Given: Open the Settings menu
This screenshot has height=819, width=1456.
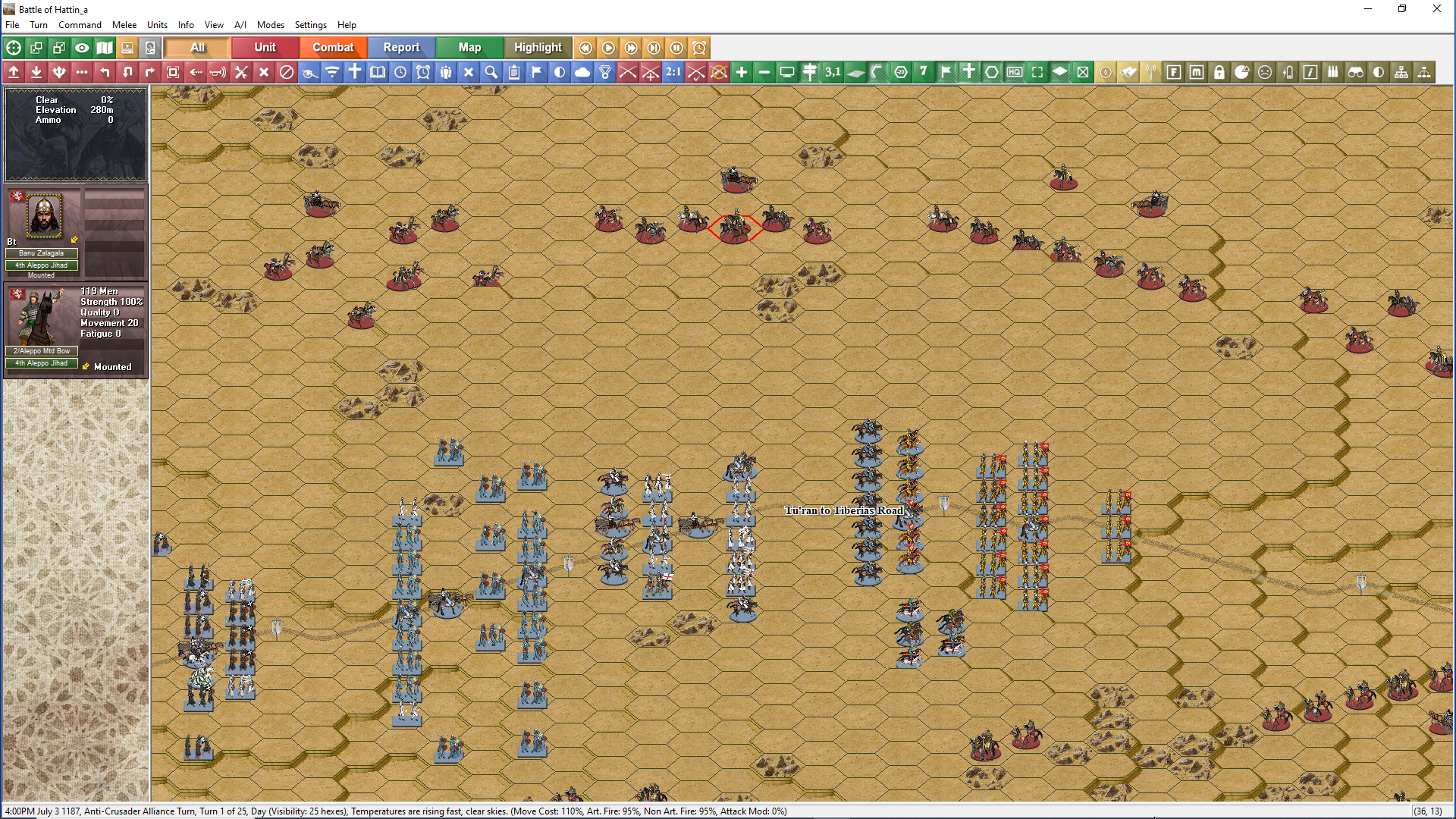Looking at the screenshot, I should tap(310, 25).
